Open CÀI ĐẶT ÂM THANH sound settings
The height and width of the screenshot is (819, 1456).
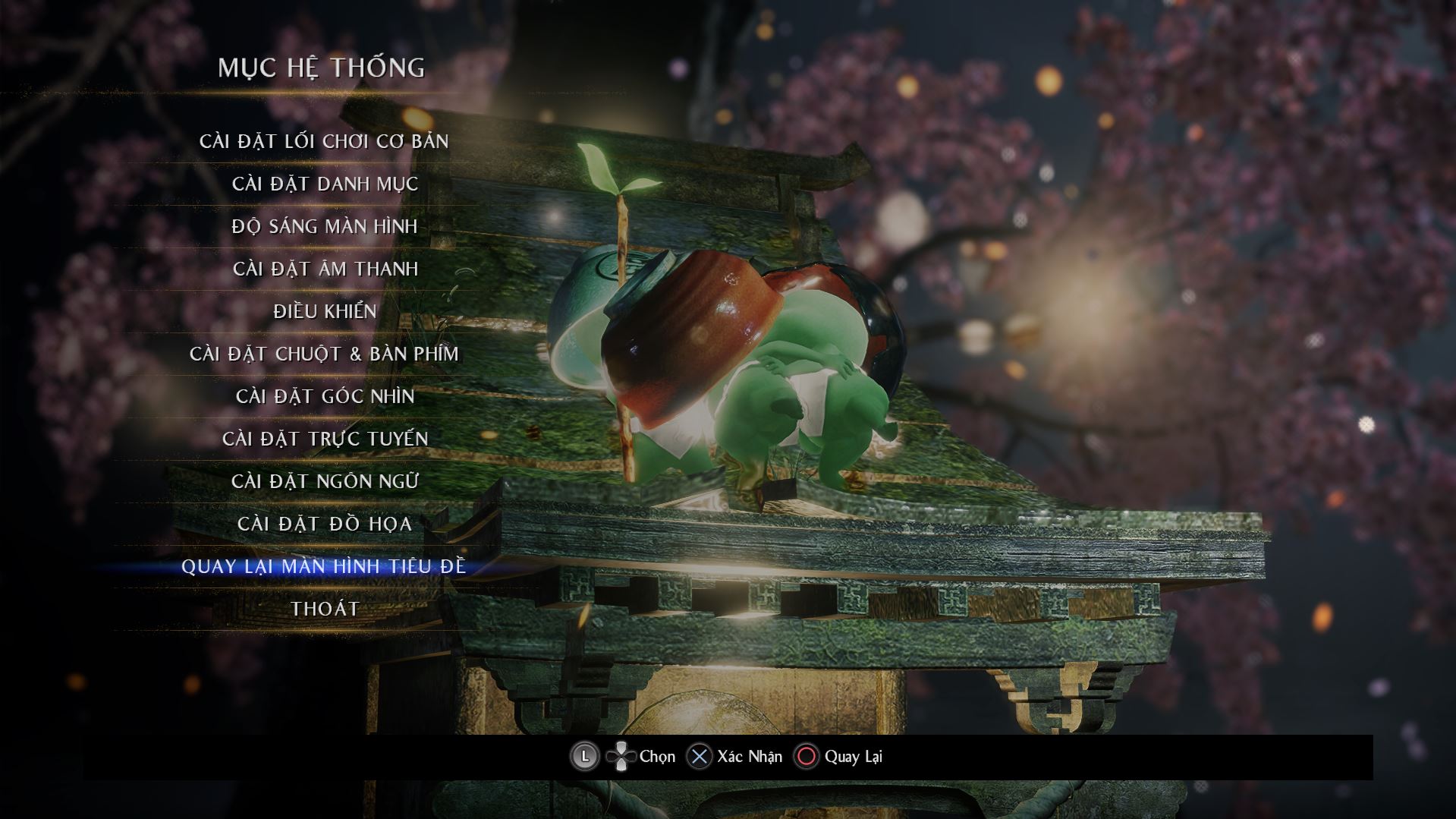pos(325,268)
